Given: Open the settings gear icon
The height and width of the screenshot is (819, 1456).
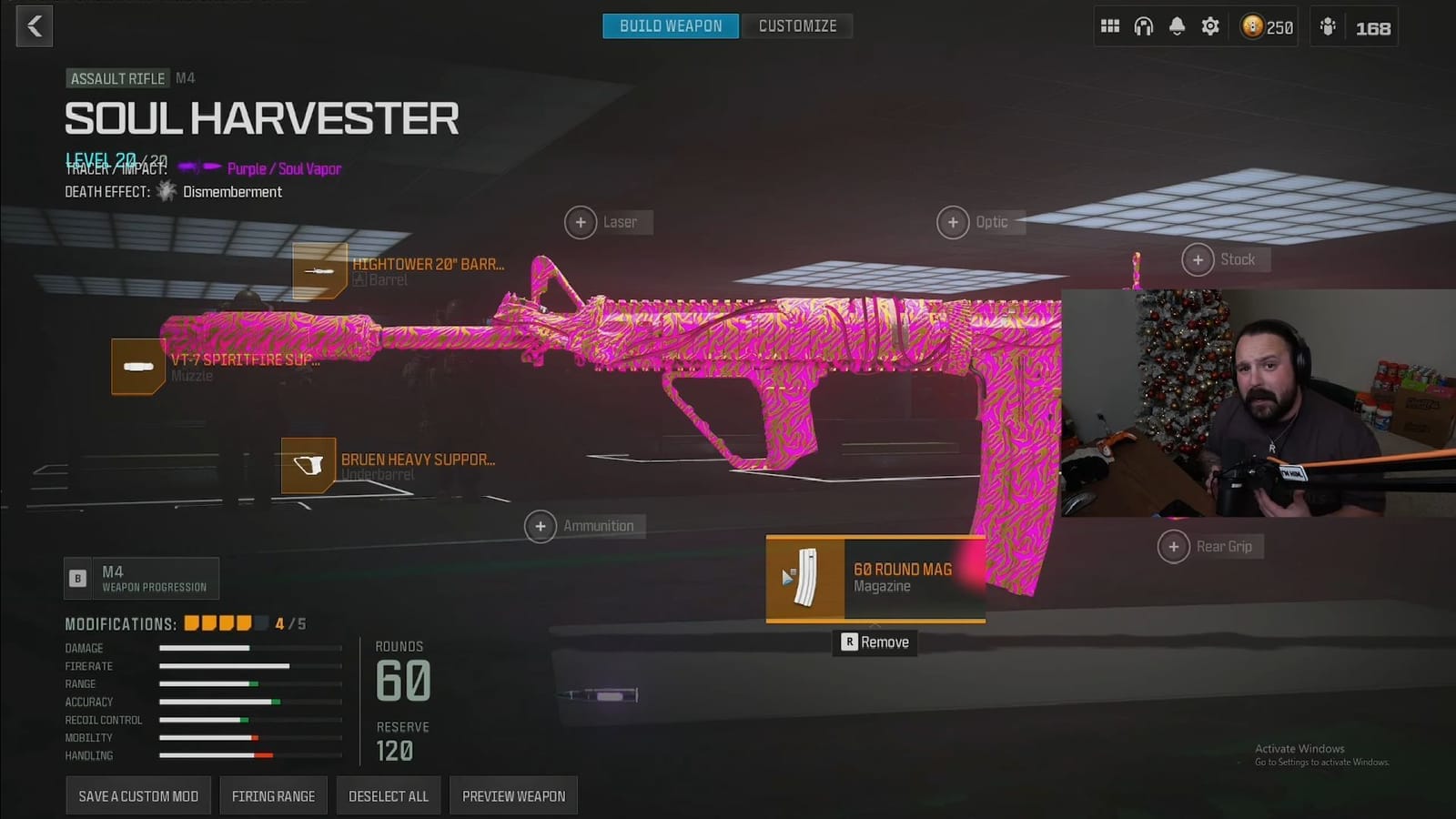Looking at the screenshot, I should point(1209,26).
